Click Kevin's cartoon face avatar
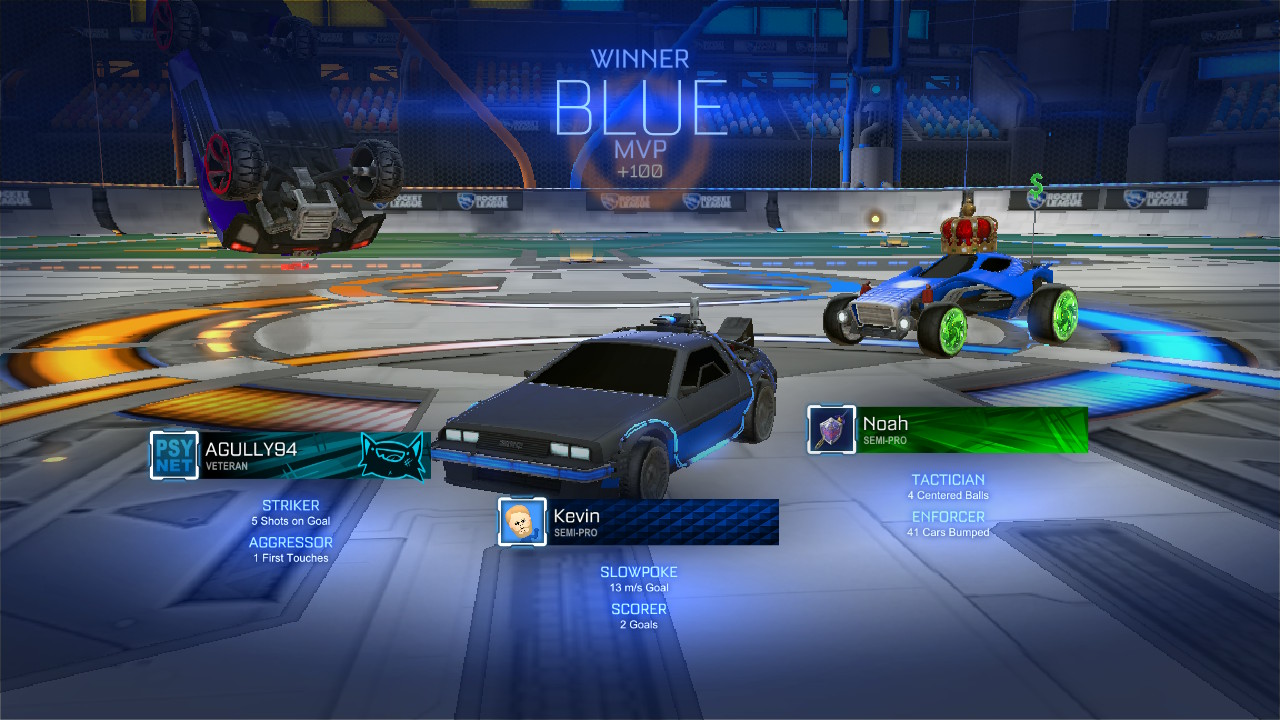Screen dimensions: 1280x720 [523, 522]
